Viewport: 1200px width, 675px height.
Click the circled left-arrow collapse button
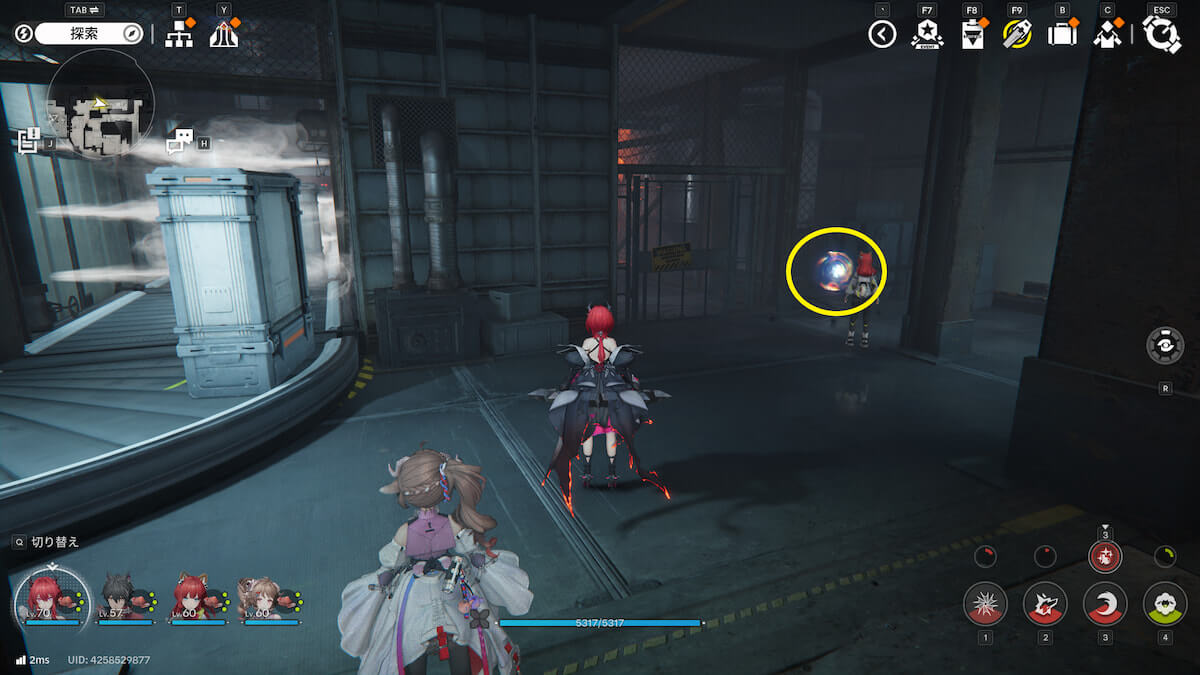[882, 35]
